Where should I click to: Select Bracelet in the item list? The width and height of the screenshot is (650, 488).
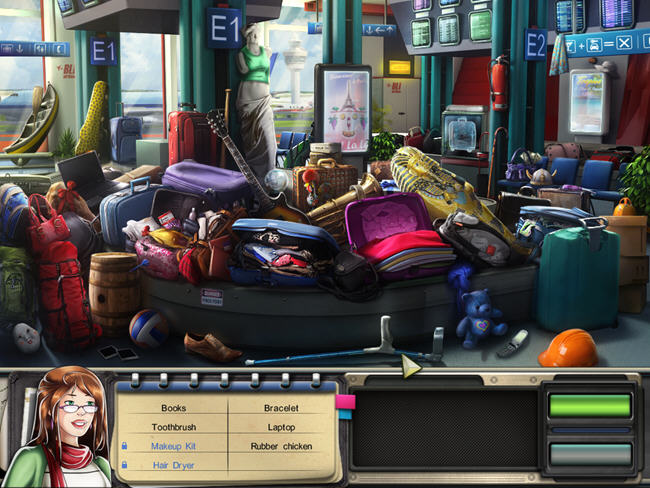[x=281, y=408]
